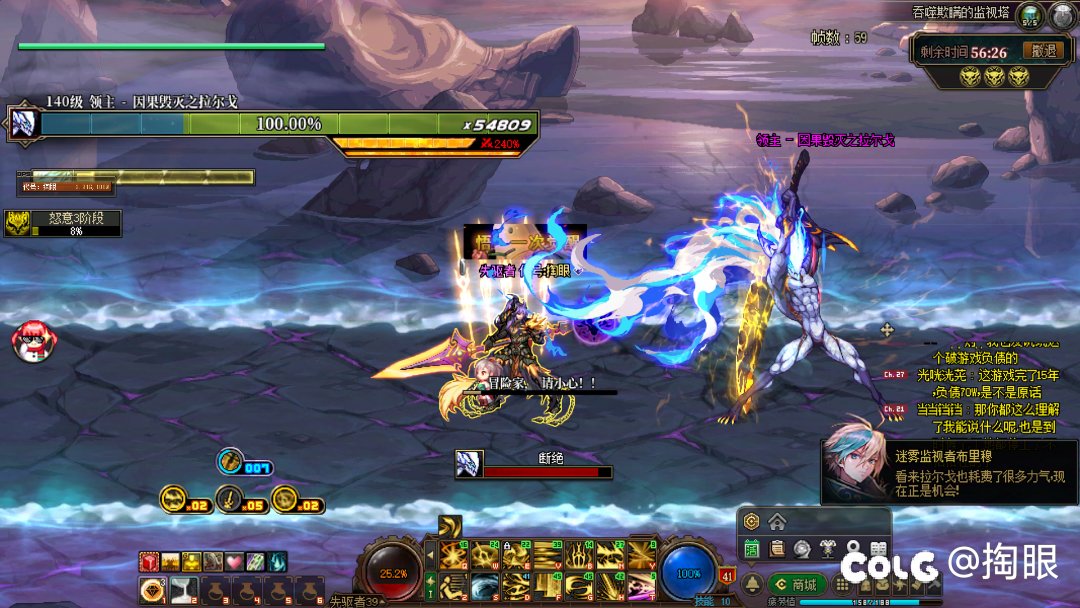Image resolution: width=1080 pixels, height=608 pixels.
Task: Open the quest scroll icon
Action: point(777,548)
